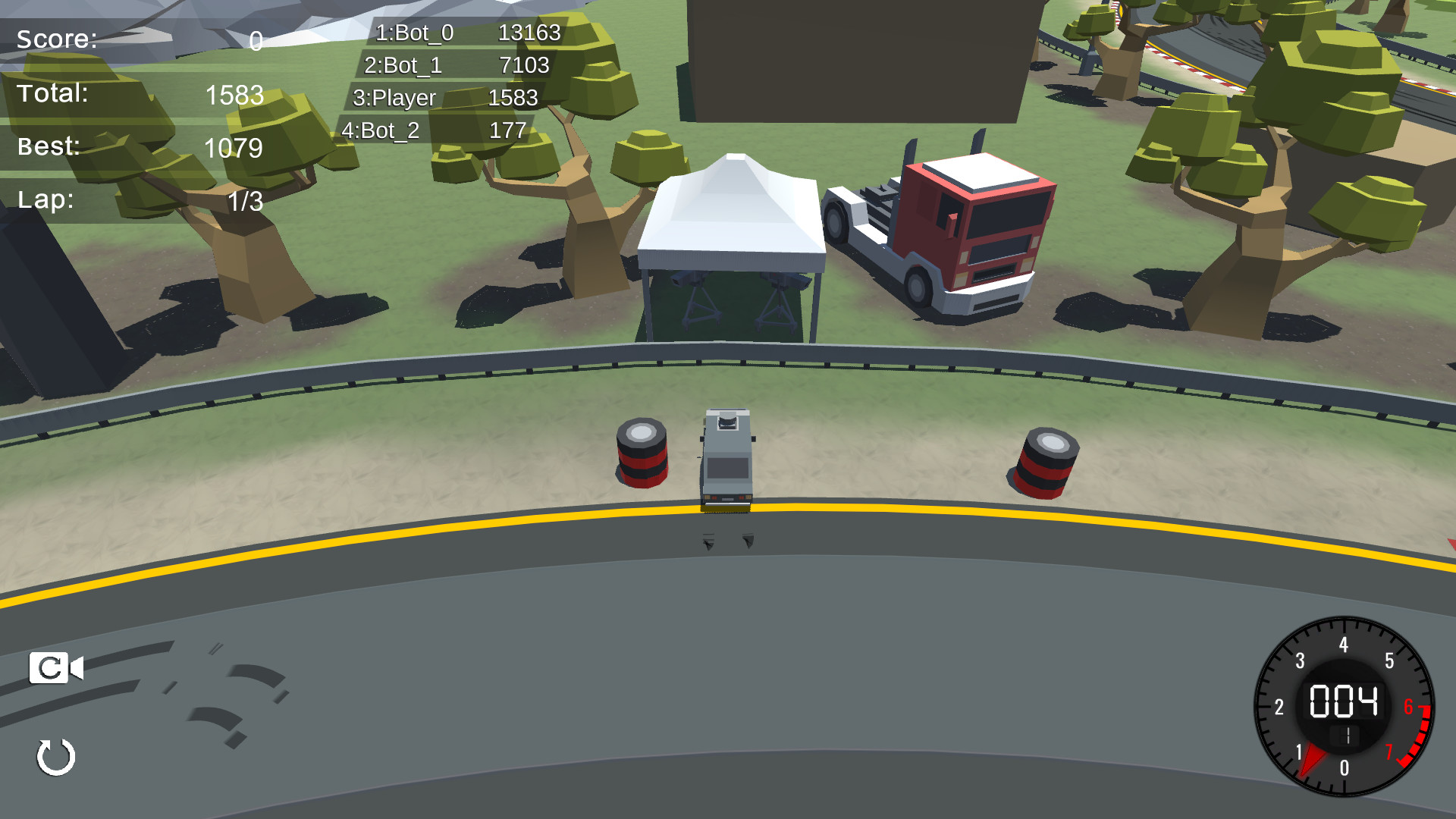Expand the leaderboard panel
The width and height of the screenshot is (1456, 819).
pyautogui.click(x=455, y=81)
